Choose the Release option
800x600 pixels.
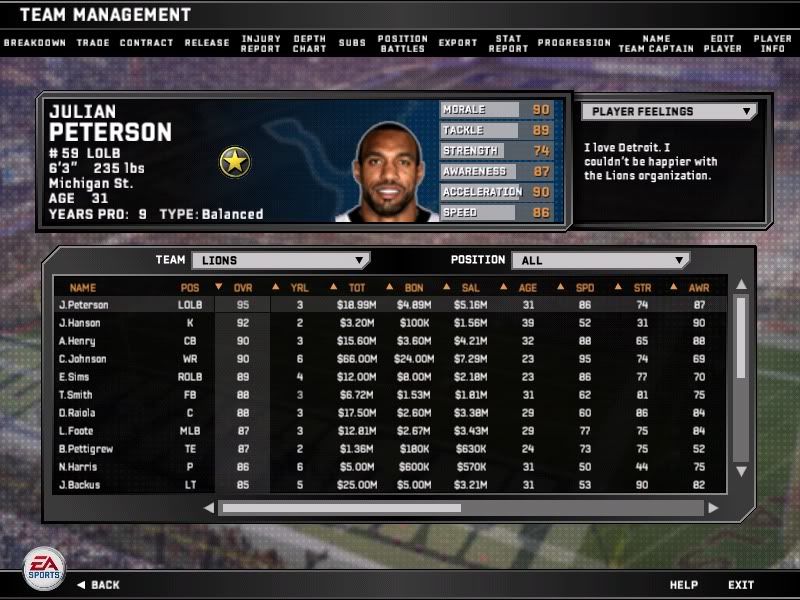point(207,43)
